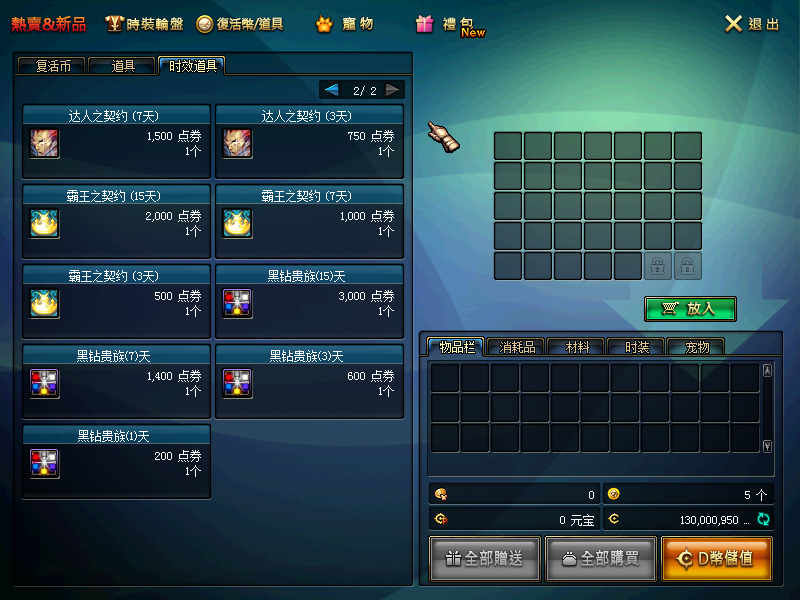Pick the 黑钻贵族(1)天 item
This screenshot has width=800, height=600.
[116, 461]
